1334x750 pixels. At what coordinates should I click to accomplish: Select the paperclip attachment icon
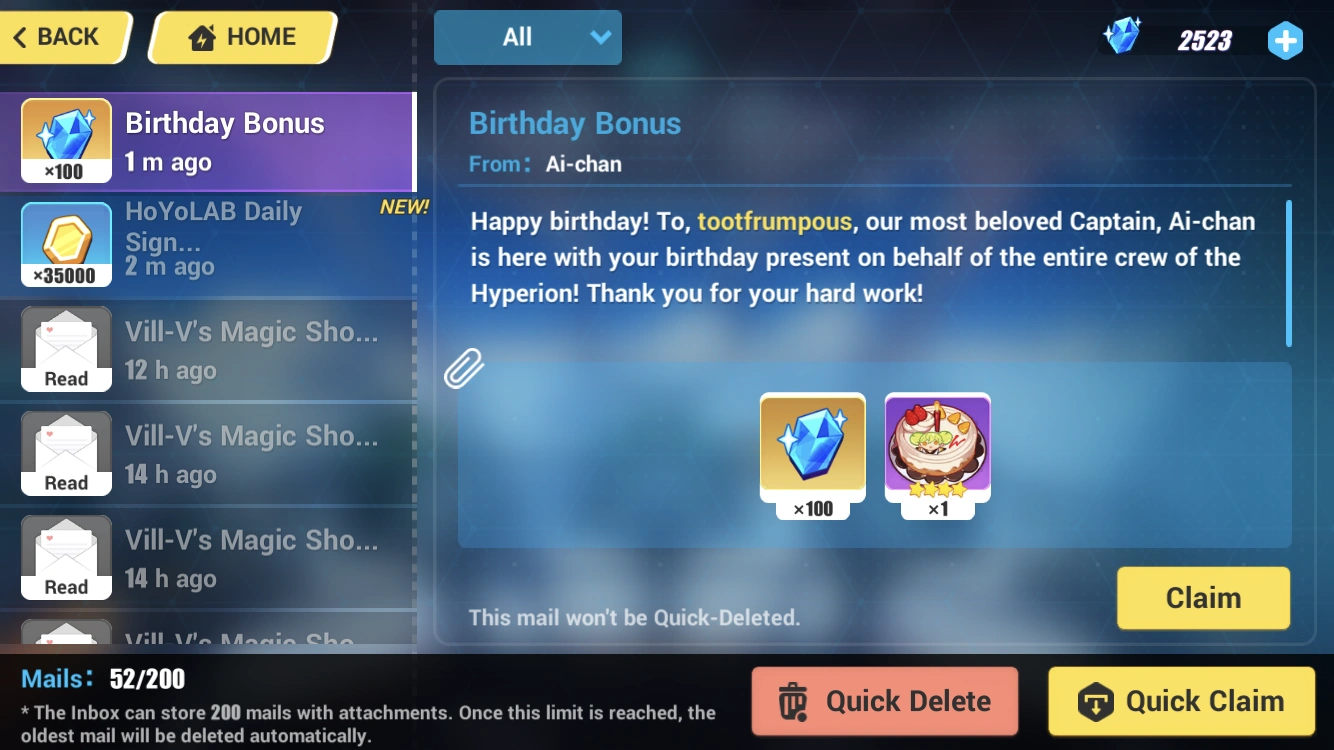(466, 369)
